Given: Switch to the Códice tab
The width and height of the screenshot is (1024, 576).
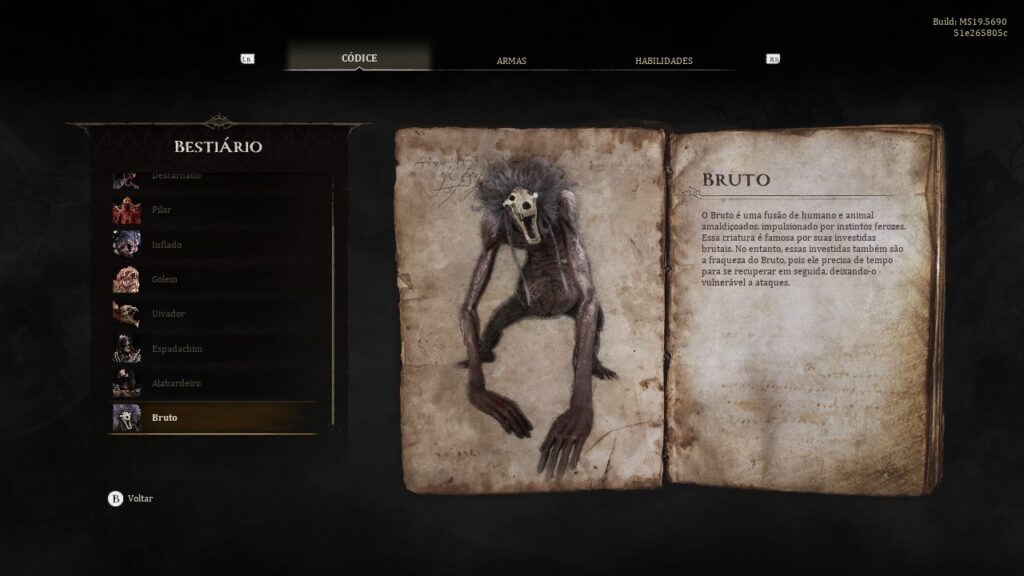Looking at the screenshot, I should coord(359,58).
